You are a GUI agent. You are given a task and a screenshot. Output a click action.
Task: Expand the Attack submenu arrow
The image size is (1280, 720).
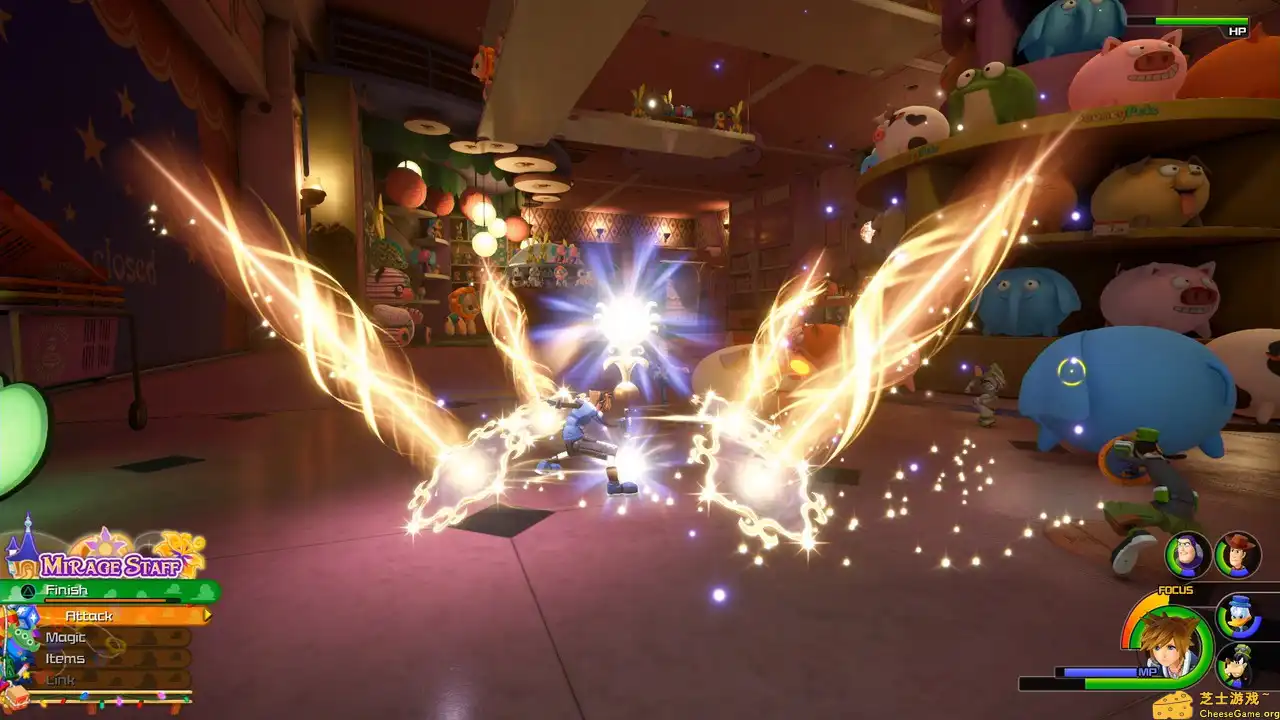pyautogui.click(x=208, y=615)
